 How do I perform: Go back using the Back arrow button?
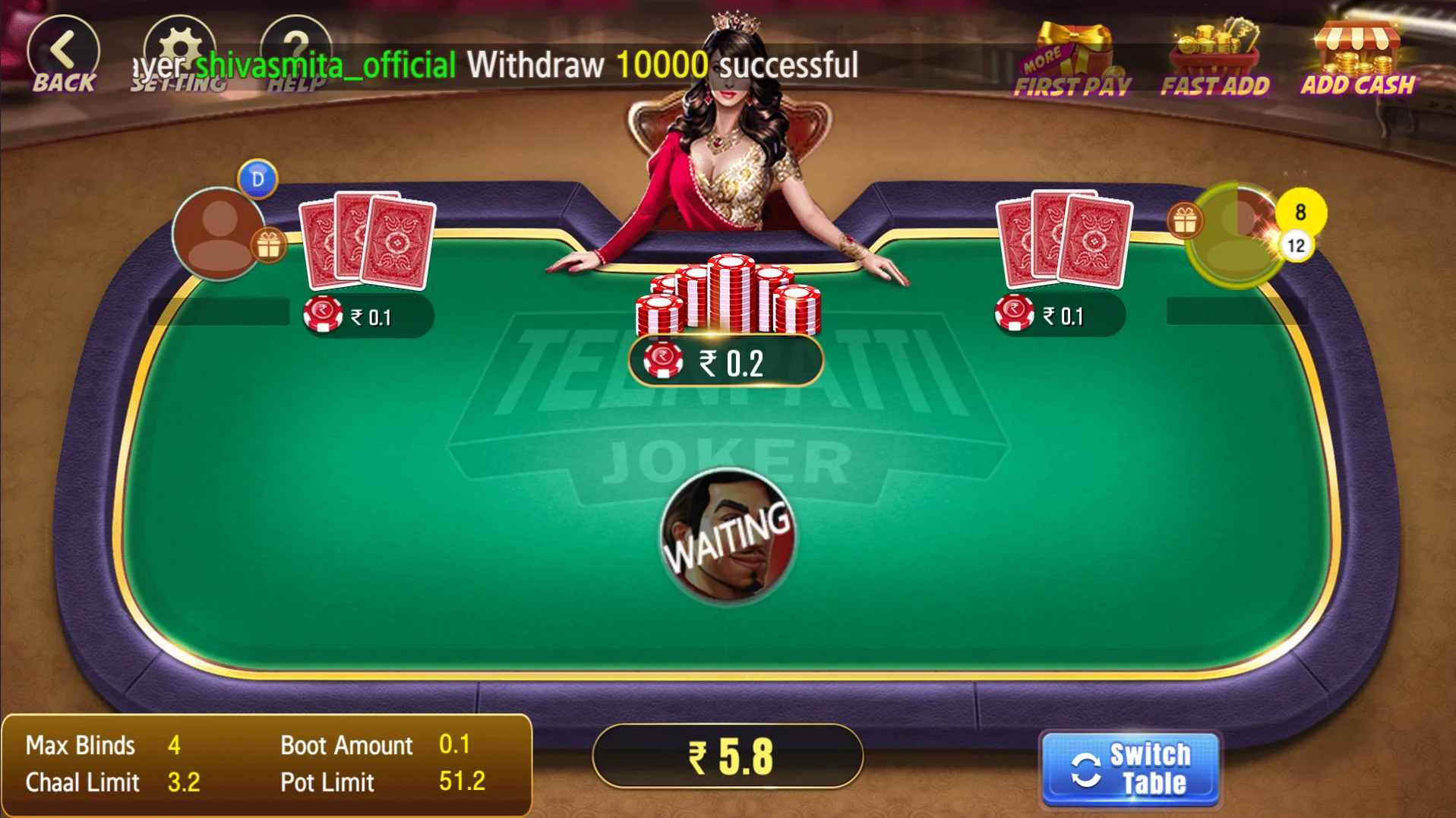[64, 55]
